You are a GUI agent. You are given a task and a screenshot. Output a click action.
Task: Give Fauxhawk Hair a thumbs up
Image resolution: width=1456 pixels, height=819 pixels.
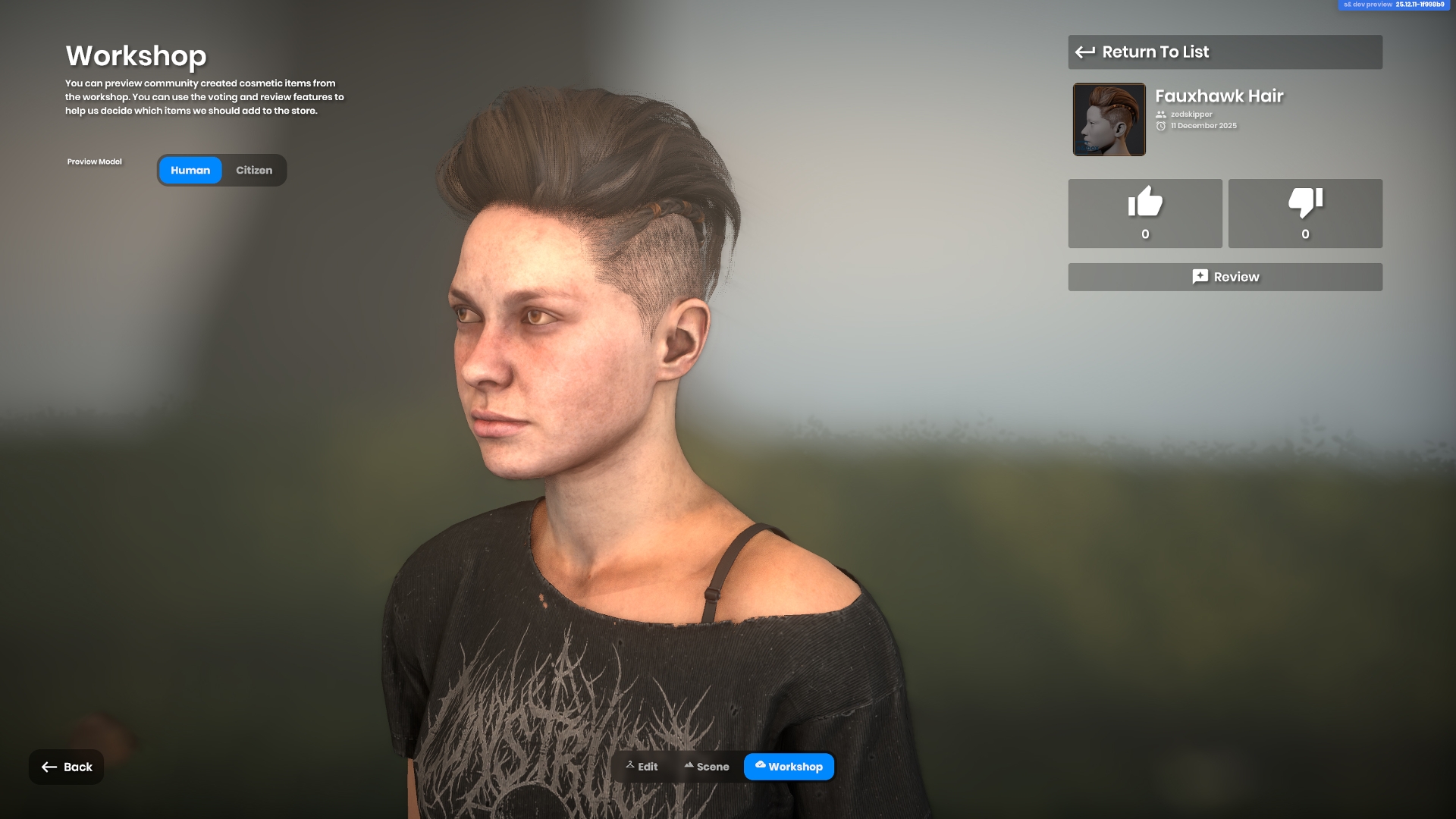[x=1145, y=213]
